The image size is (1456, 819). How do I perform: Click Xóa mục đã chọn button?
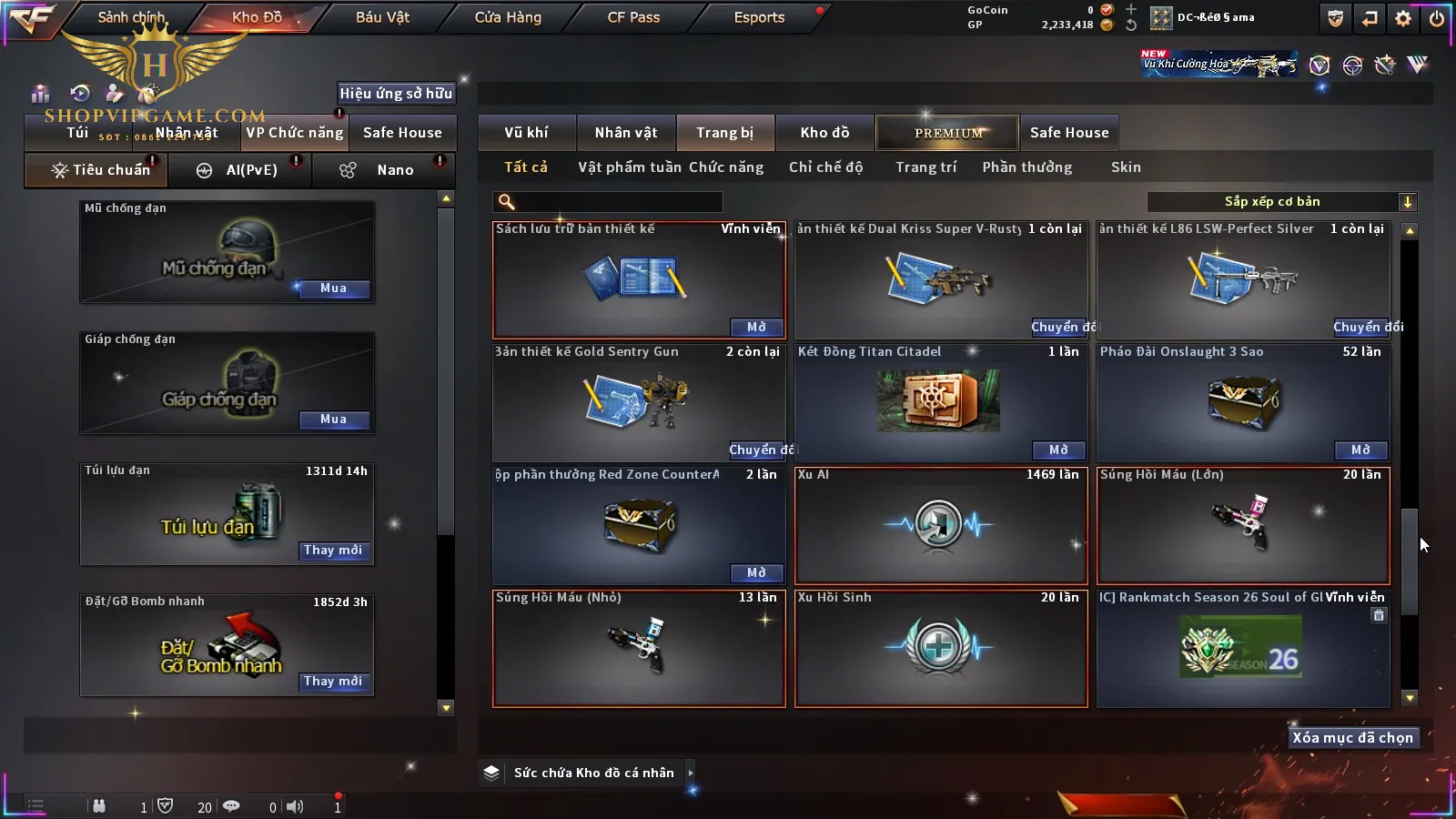click(x=1352, y=738)
